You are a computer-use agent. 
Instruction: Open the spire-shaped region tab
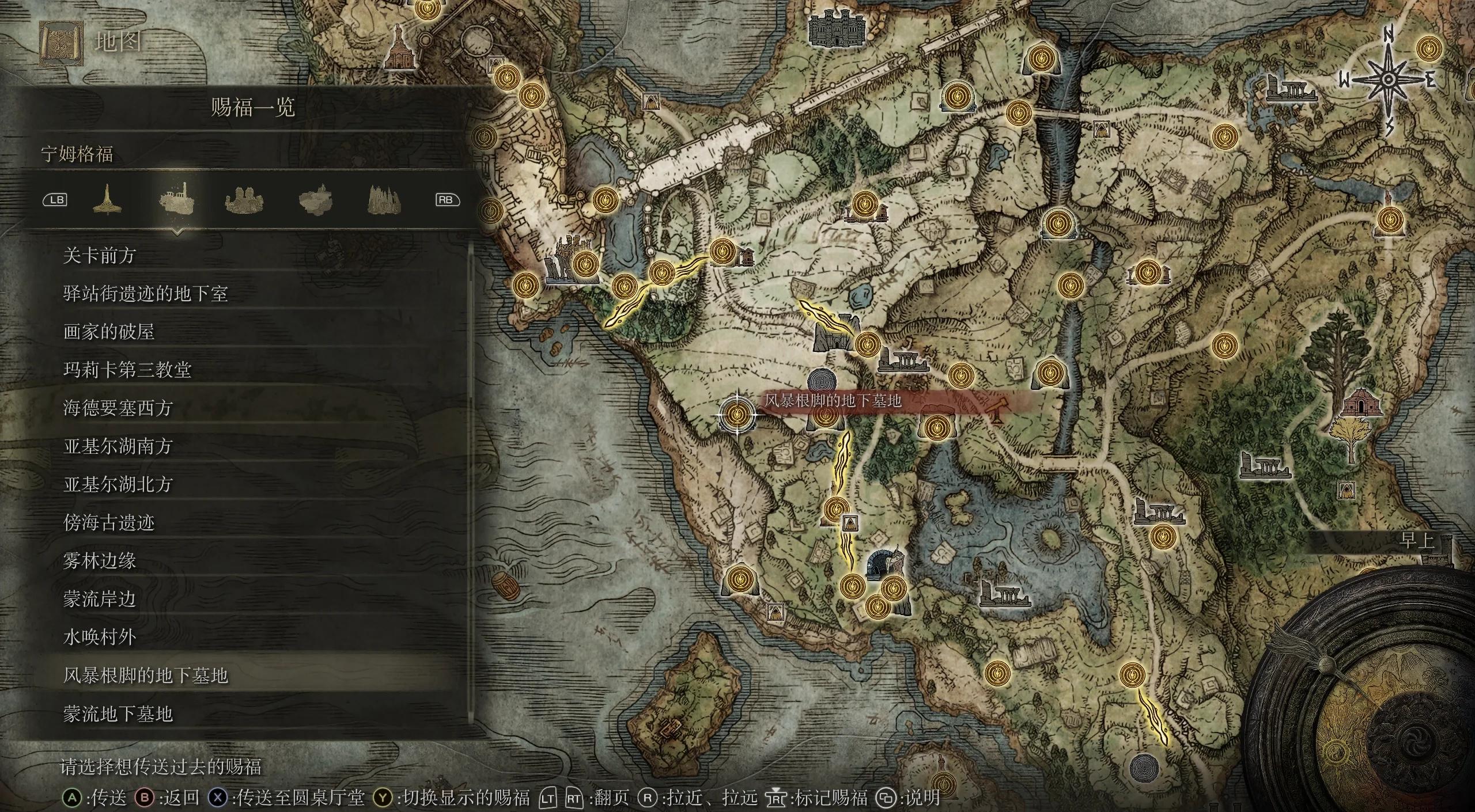[x=107, y=199]
